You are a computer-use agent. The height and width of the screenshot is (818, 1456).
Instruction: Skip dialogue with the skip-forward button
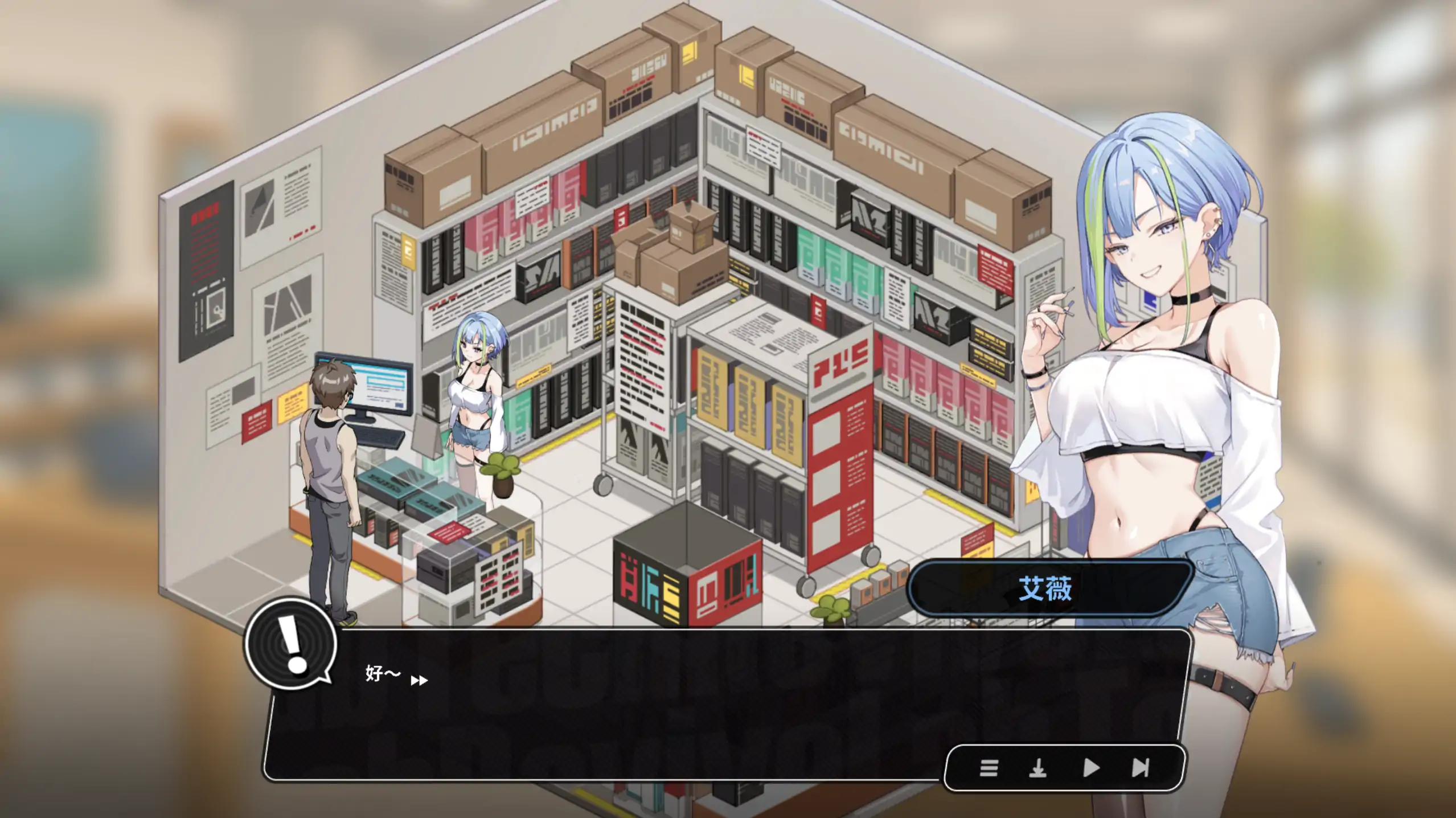click(1140, 768)
